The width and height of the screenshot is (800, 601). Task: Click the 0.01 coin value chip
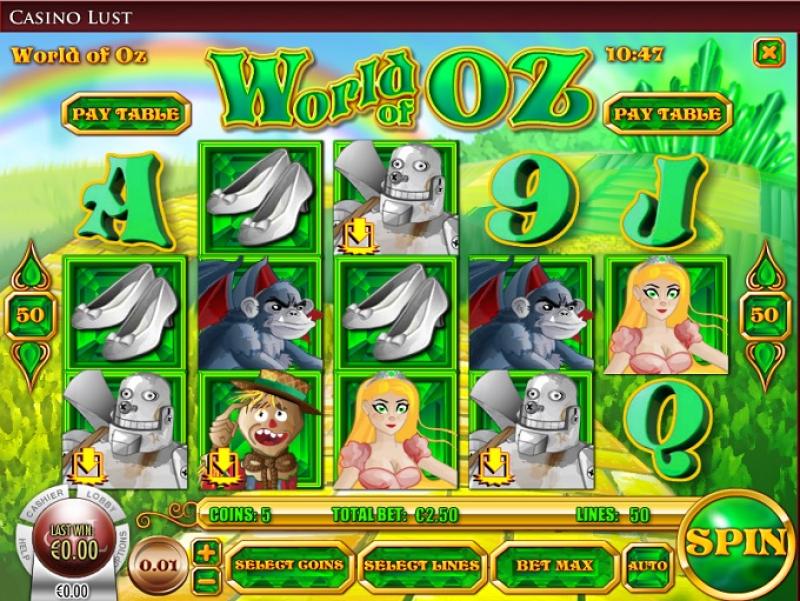[159, 566]
